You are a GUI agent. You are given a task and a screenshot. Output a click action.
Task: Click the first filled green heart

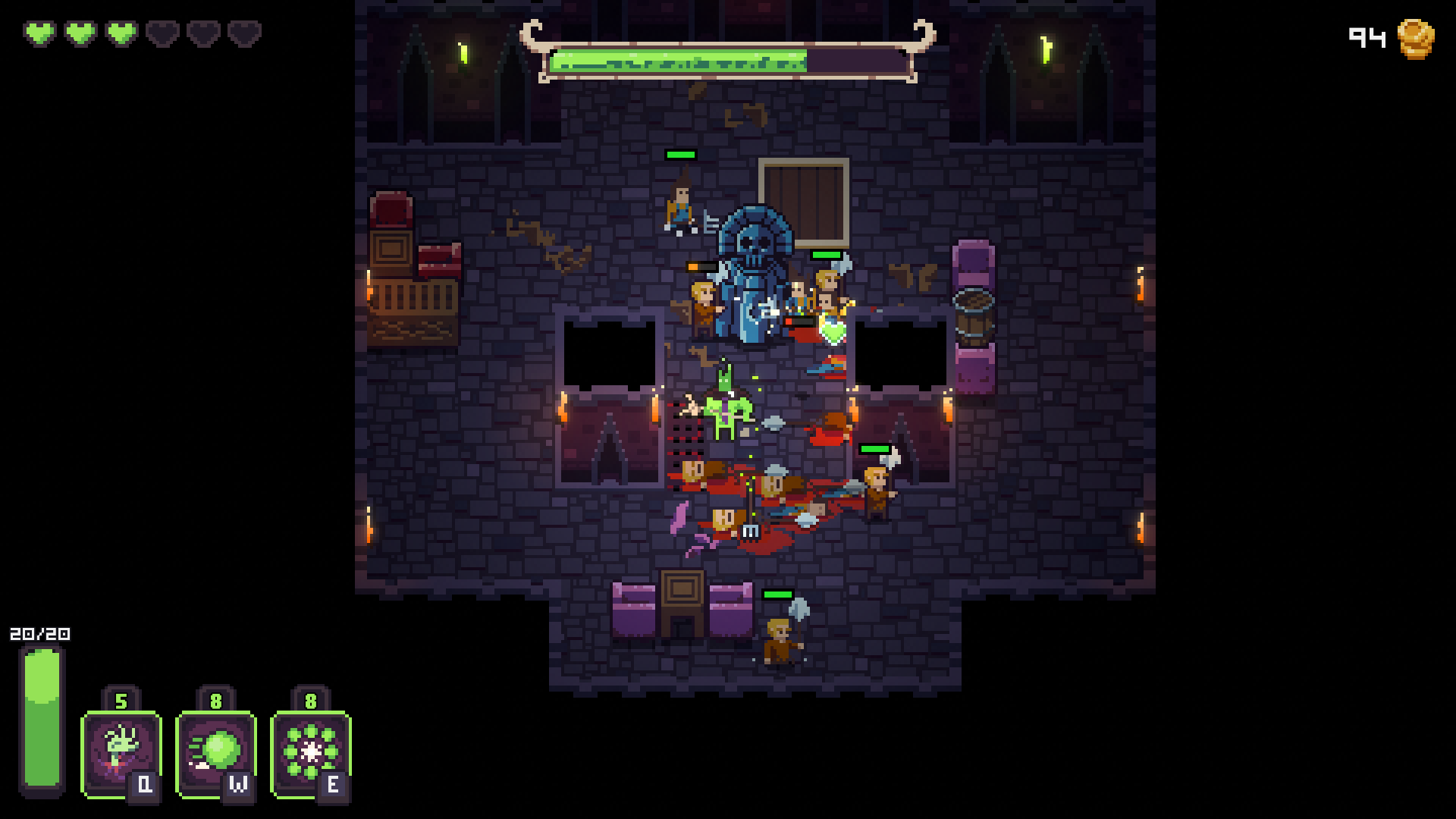(40, 33)
